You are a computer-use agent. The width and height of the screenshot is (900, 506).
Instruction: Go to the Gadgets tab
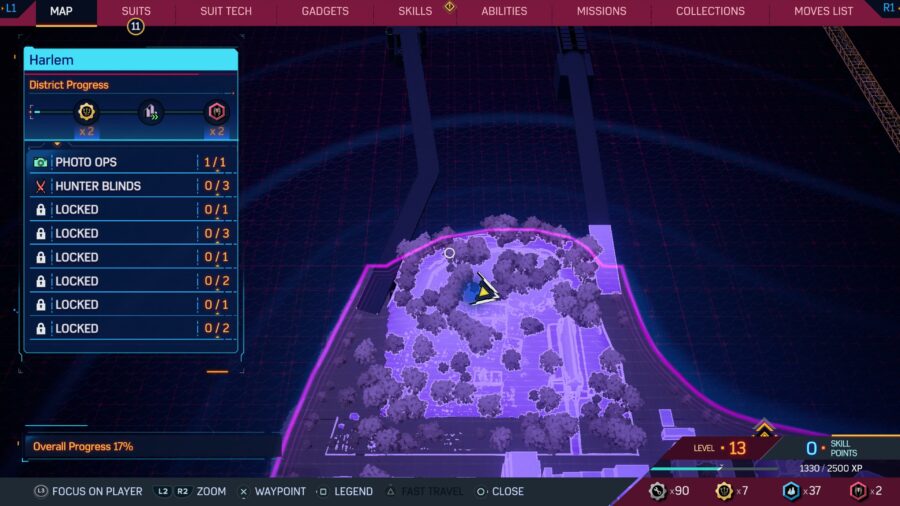[325, 11]
